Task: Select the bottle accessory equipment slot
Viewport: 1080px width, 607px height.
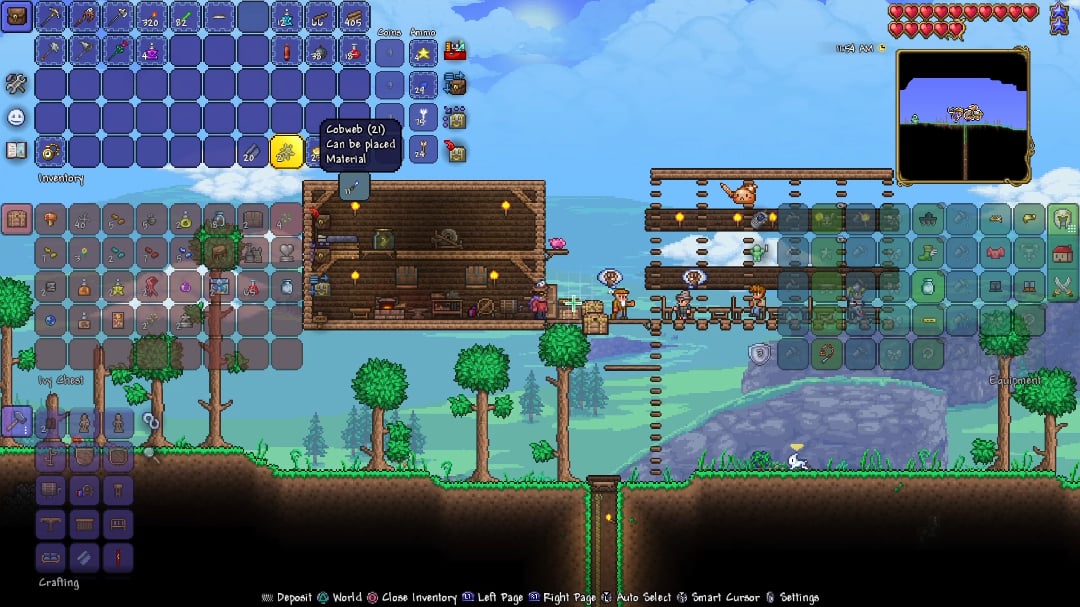Action: click(x=927, y=287)
